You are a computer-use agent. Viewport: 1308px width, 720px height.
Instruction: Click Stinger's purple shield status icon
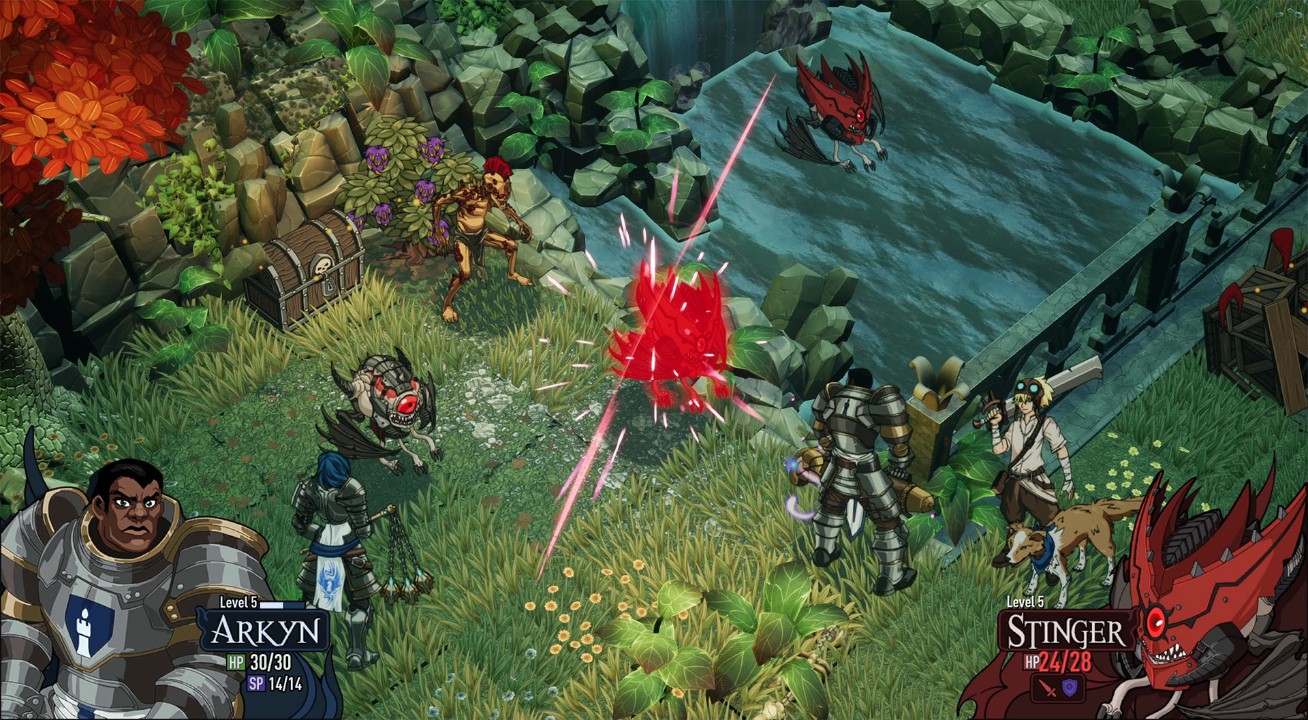[1069, 685]
